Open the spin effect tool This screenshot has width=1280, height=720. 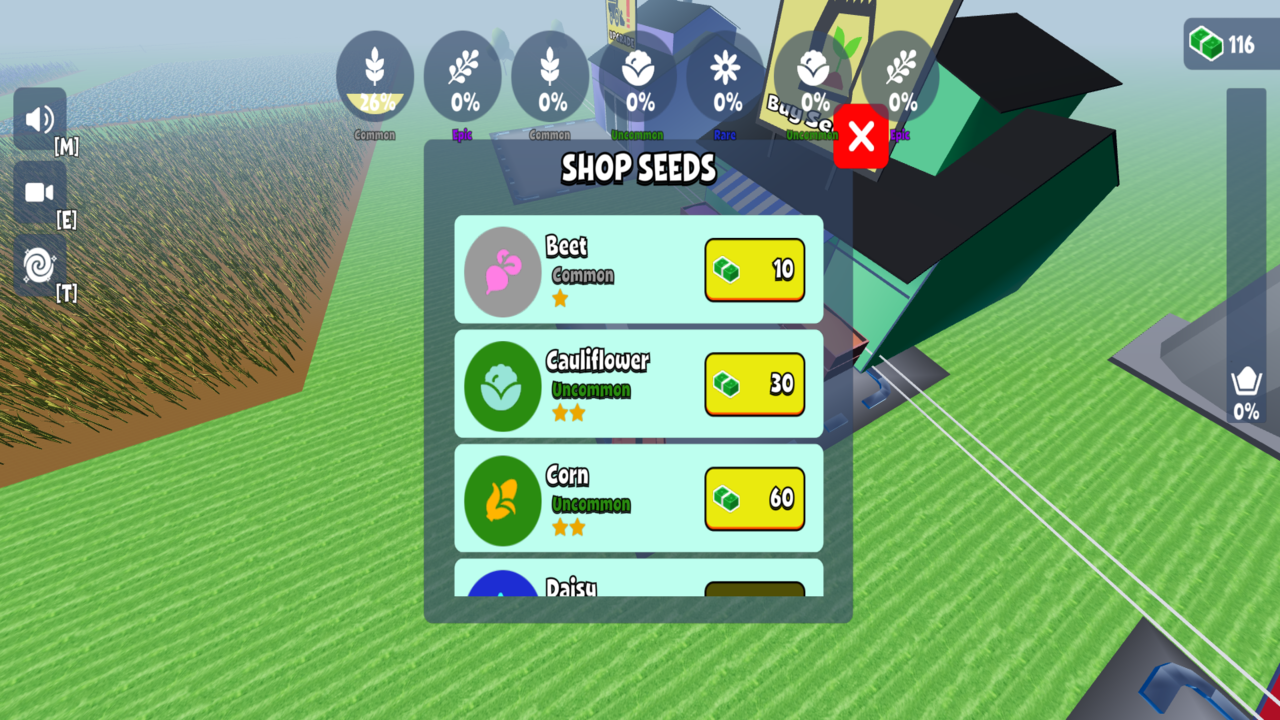pos(38,265)
